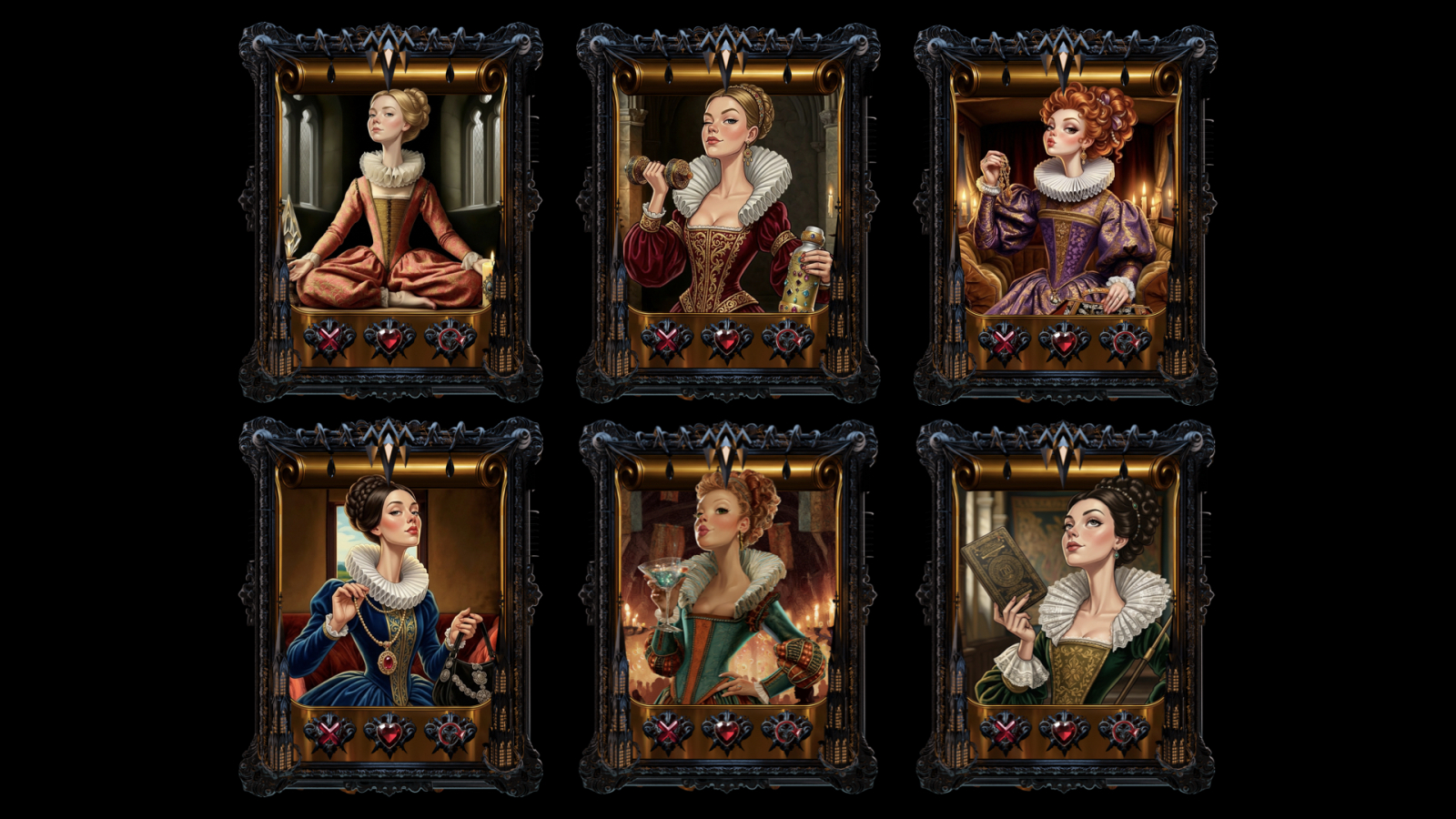Choose the dumbbell-lifting lady portrait card

pyautogui.click(x=728, y=198)
